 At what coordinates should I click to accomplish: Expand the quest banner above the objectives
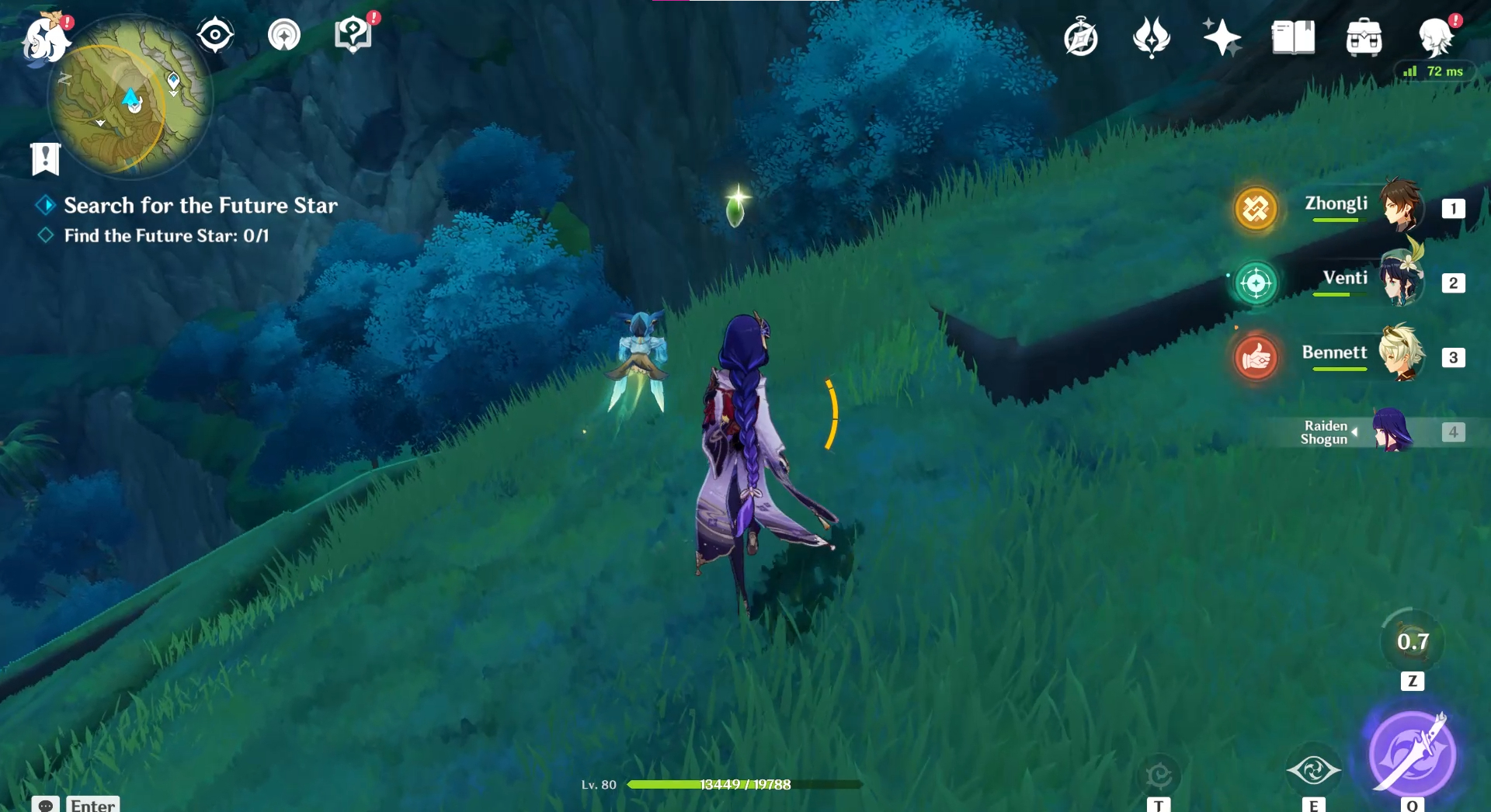[47, 159]
